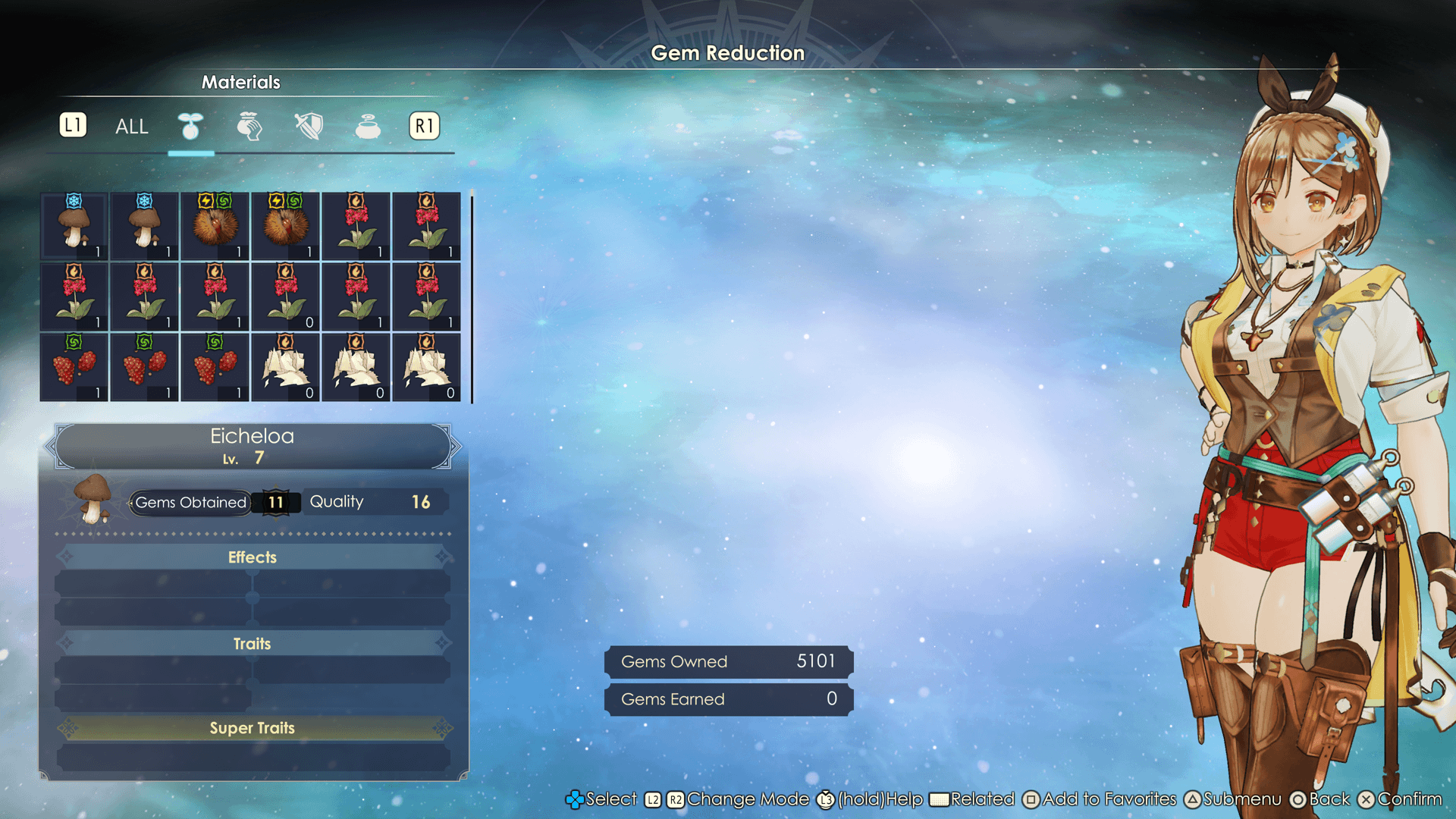Image resolution: width=1456 pixels, height=819 pixels.
Task: Open the pouch bag category tab
Action: [x=249, y=127]
